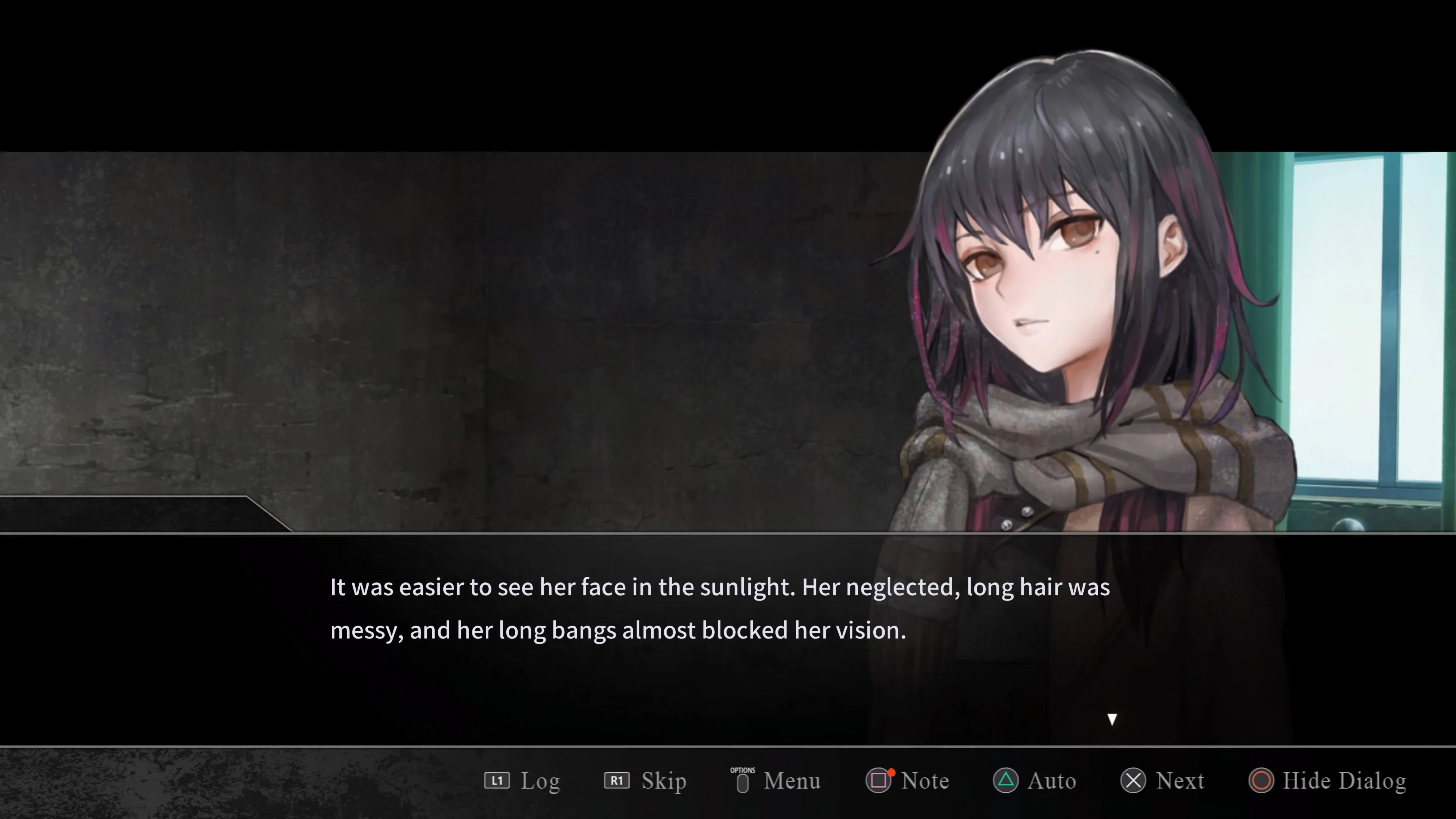Click the X circle icon beside Next
Image resolution: width=1456 pixels, height=819 pixels.
click(1133, 781)
